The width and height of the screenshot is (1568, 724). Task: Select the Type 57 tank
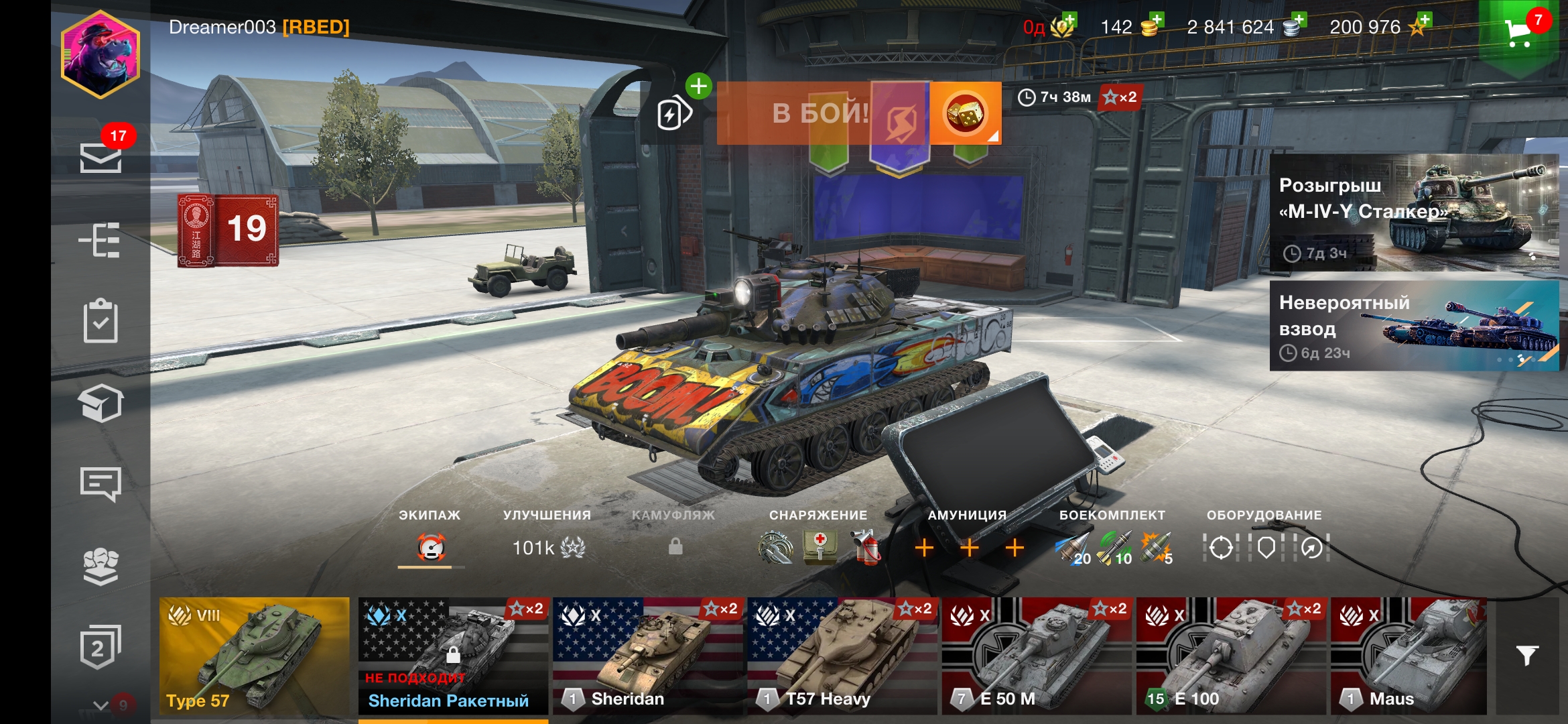click(254, 656)
